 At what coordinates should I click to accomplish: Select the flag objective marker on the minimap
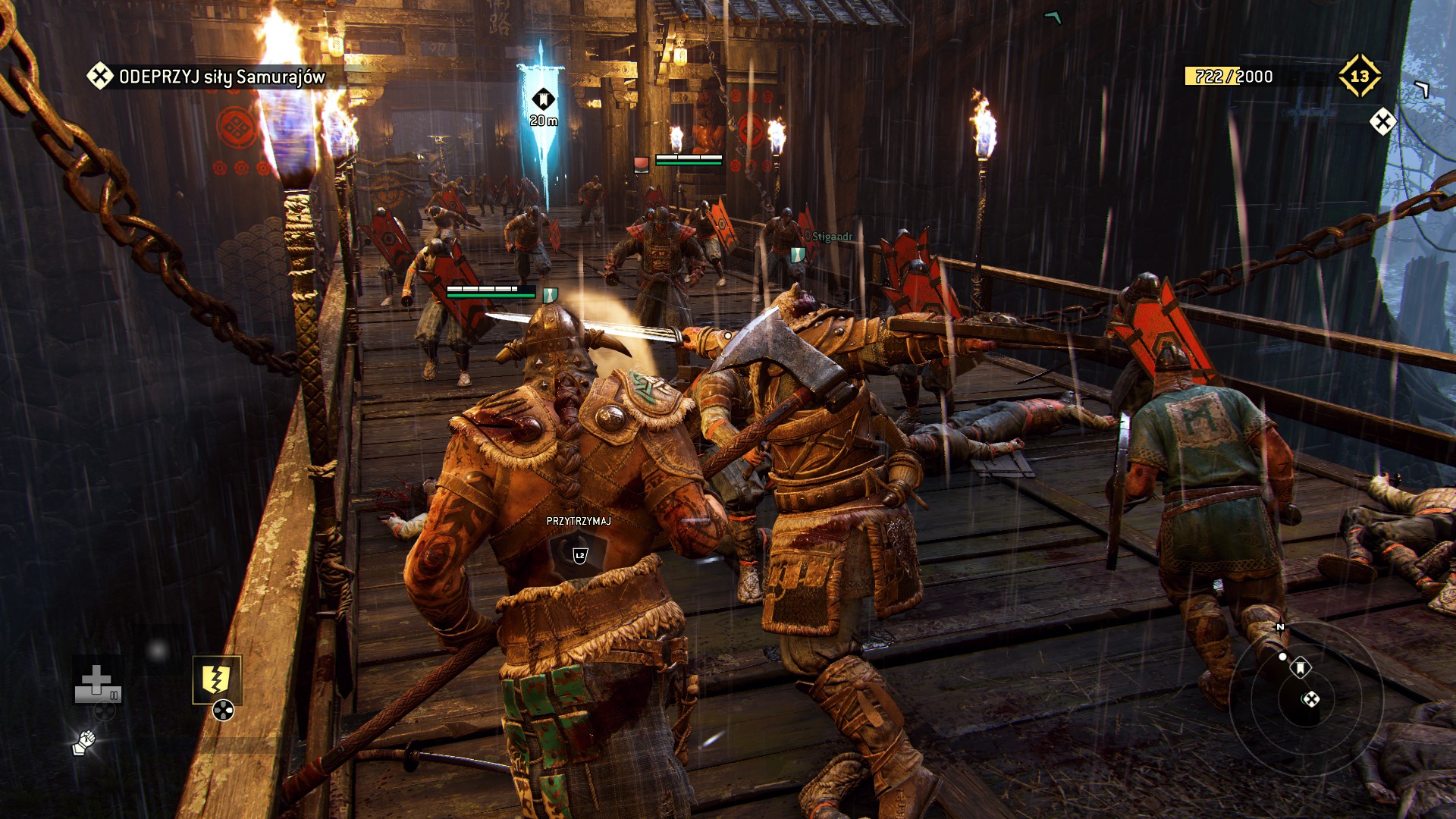[x=1301, y=668]
